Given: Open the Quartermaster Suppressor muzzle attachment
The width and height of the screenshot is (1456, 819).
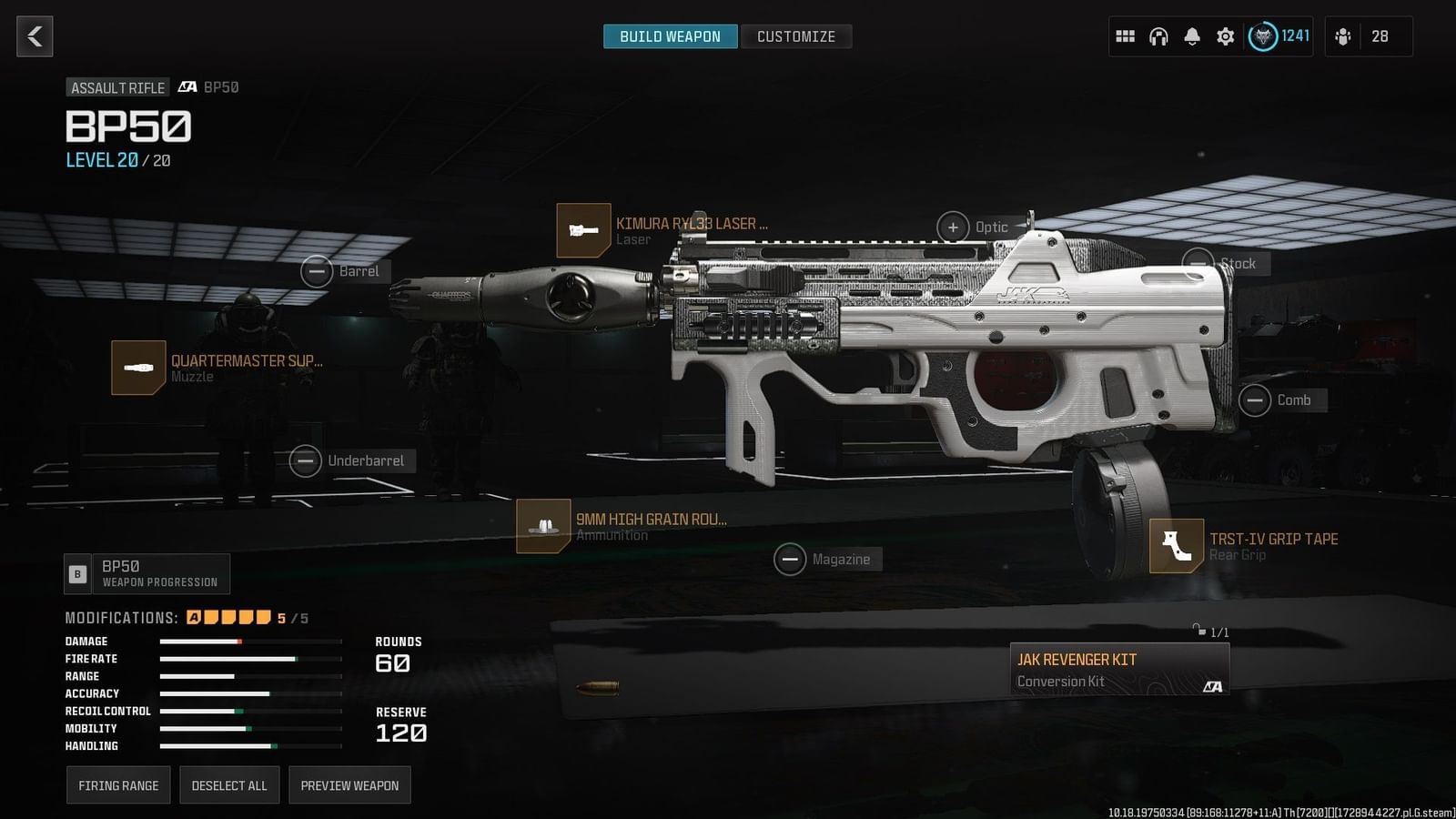Looking at the screenshot, I should point(137,367).
